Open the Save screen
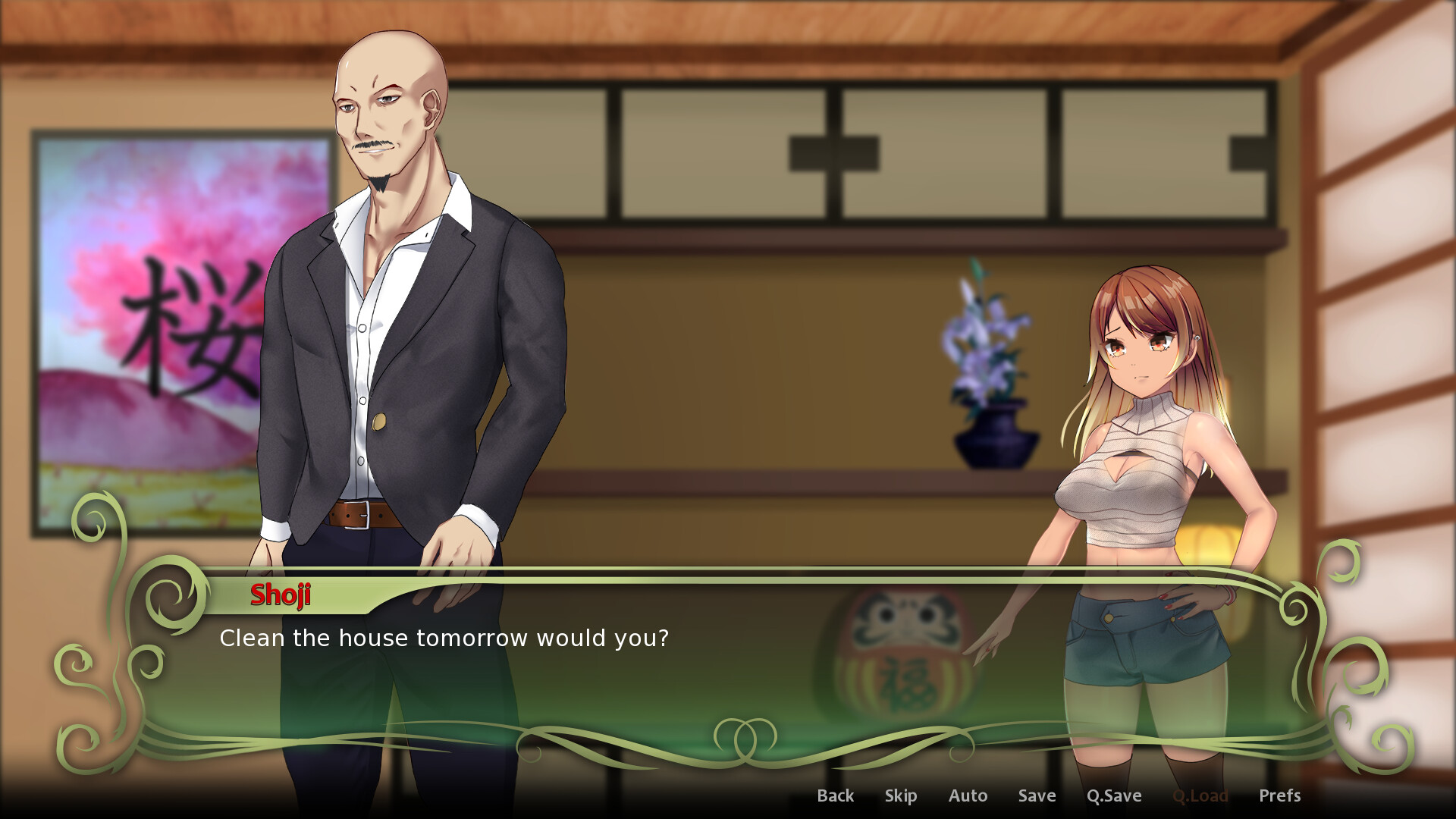 tap(1036, 795)
